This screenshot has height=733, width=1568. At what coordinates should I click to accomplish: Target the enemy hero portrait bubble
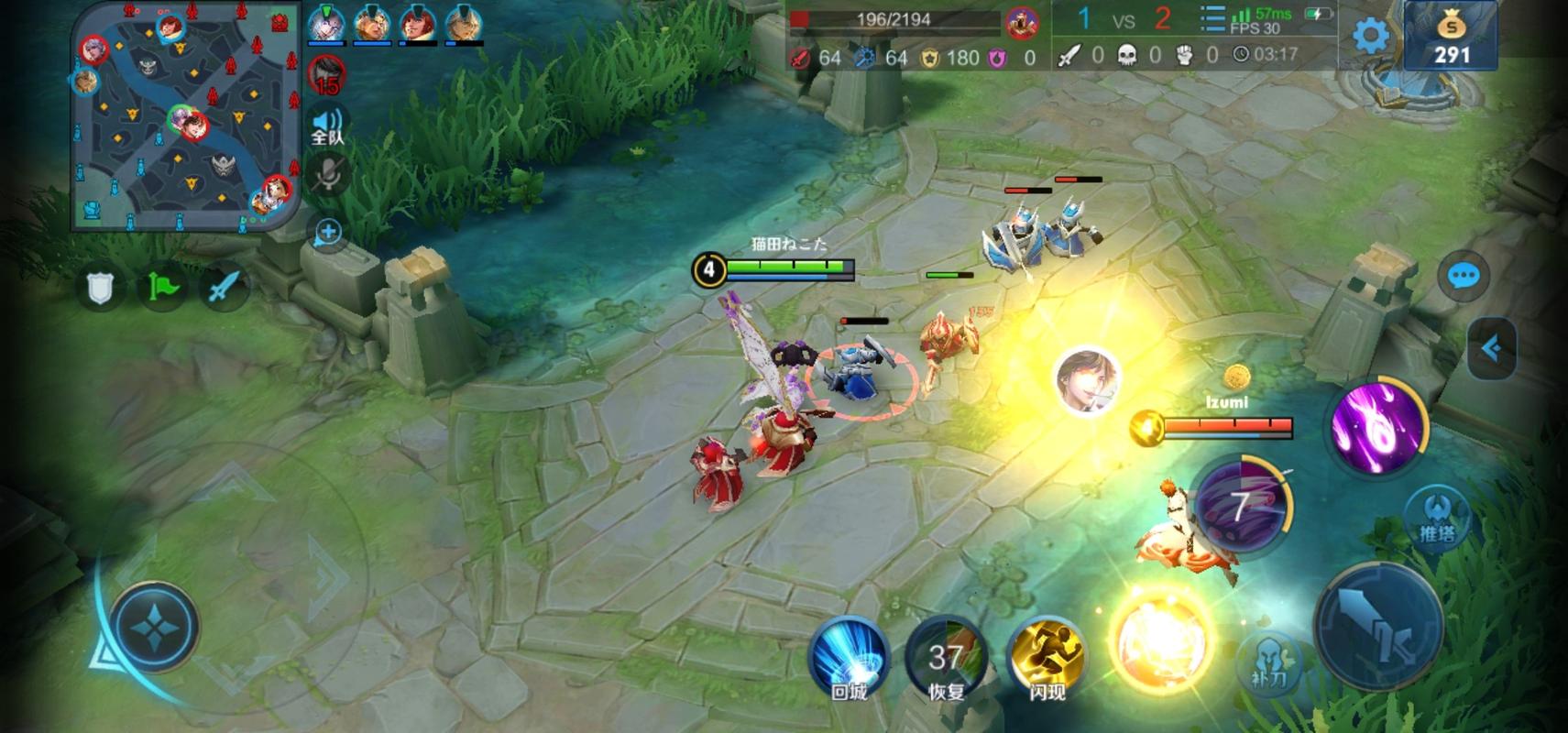pyautogui.click(x=1087, y=380)
